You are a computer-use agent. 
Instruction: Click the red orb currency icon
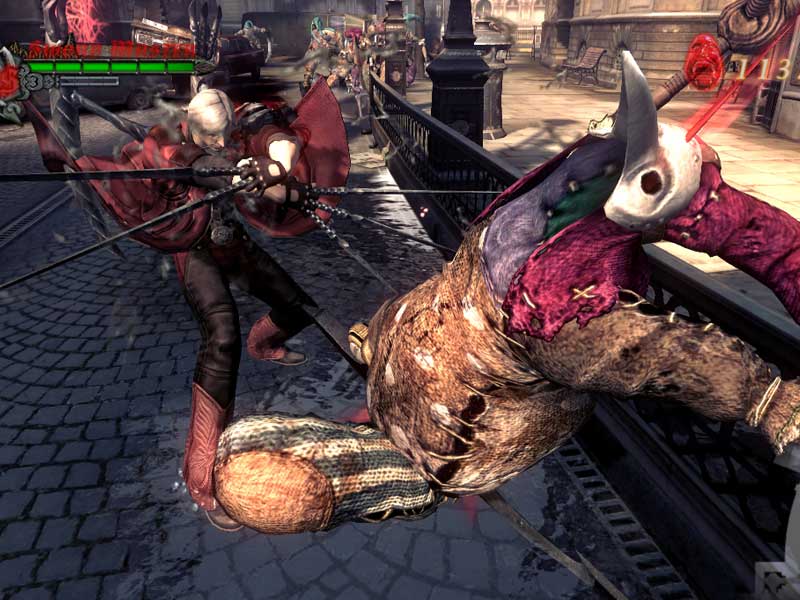point(704,62)
